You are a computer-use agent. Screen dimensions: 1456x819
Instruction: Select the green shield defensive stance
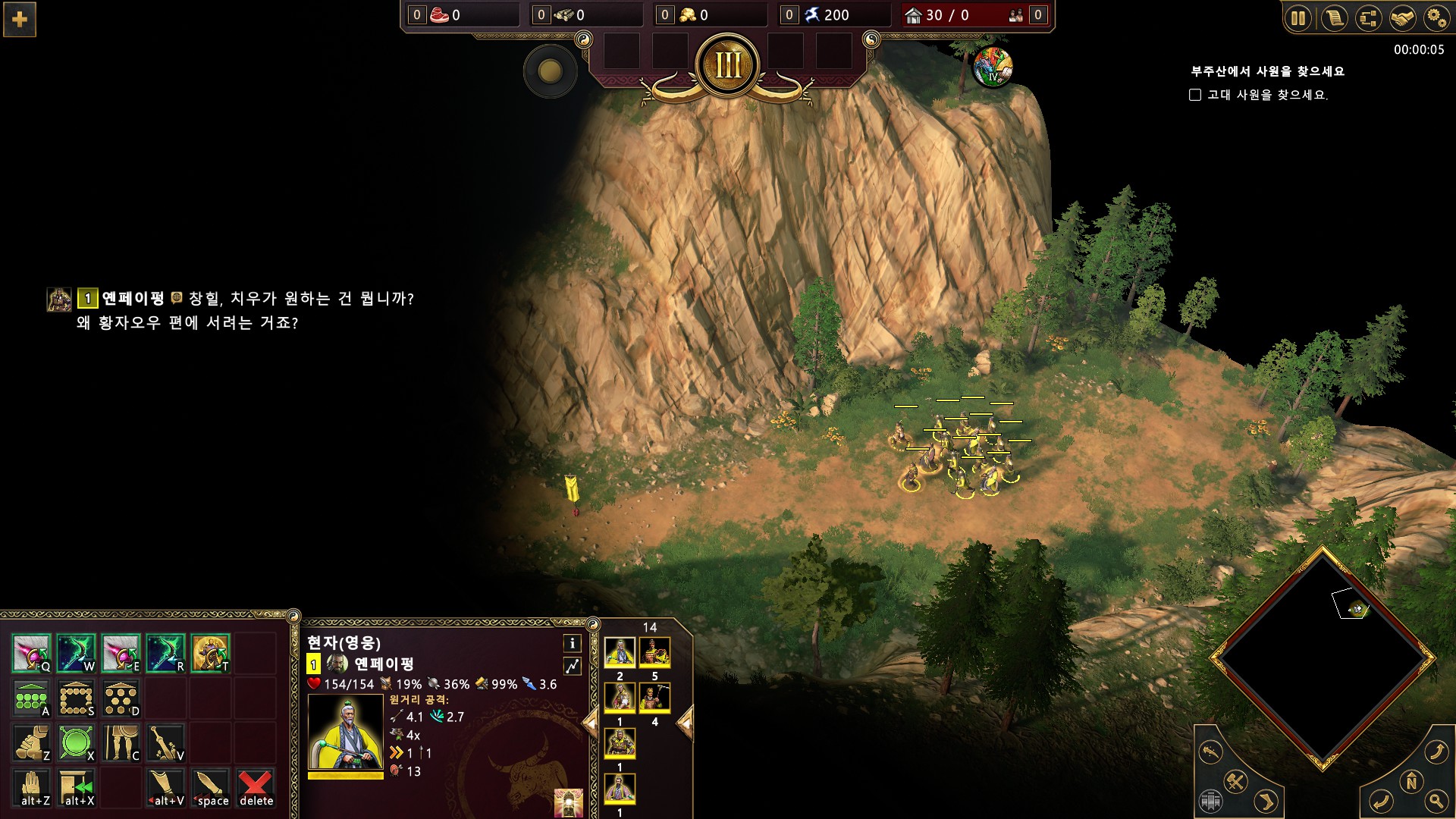point(76,742)
